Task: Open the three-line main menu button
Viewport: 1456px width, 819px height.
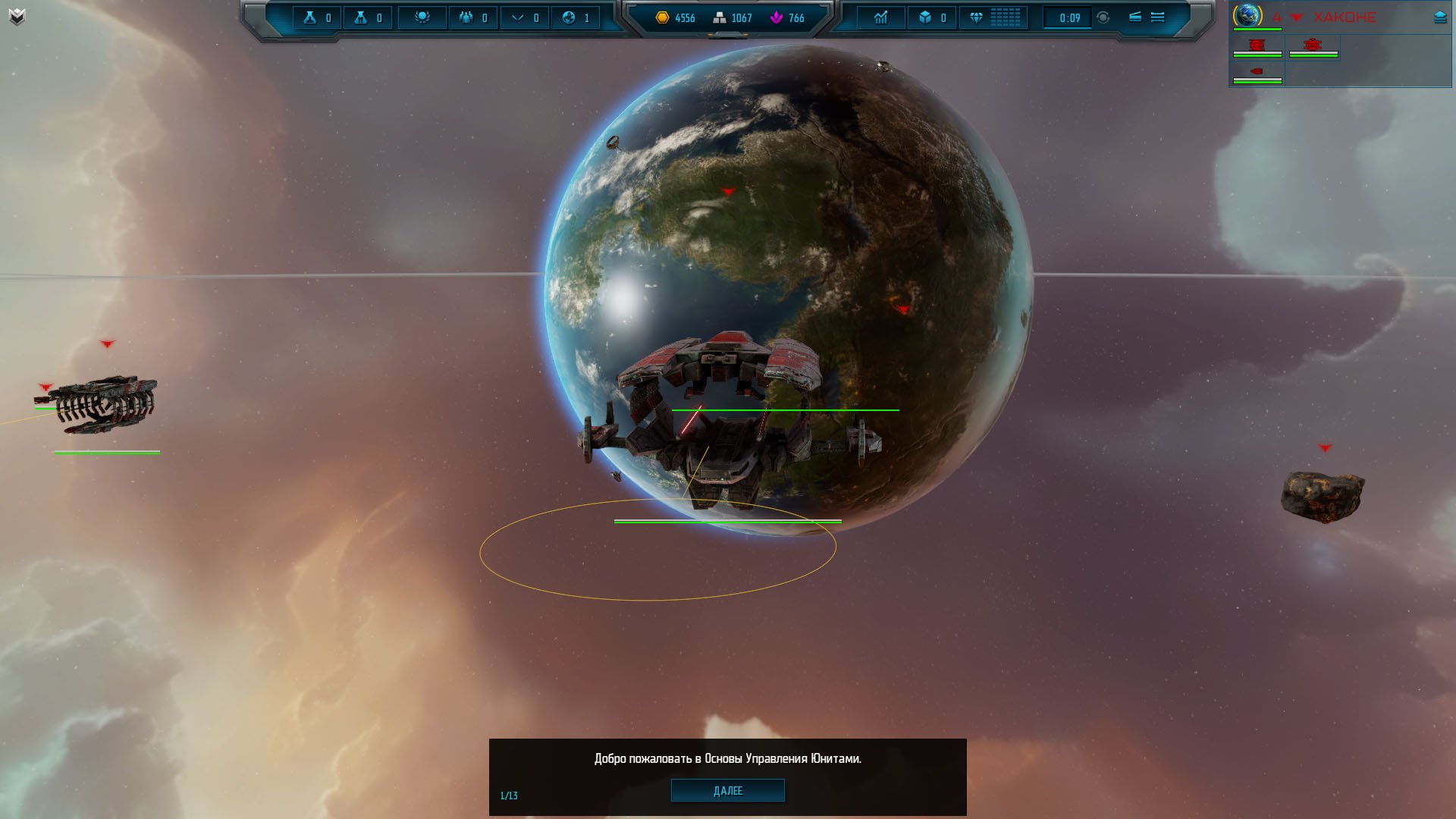Action: [x=1157, y=17]
